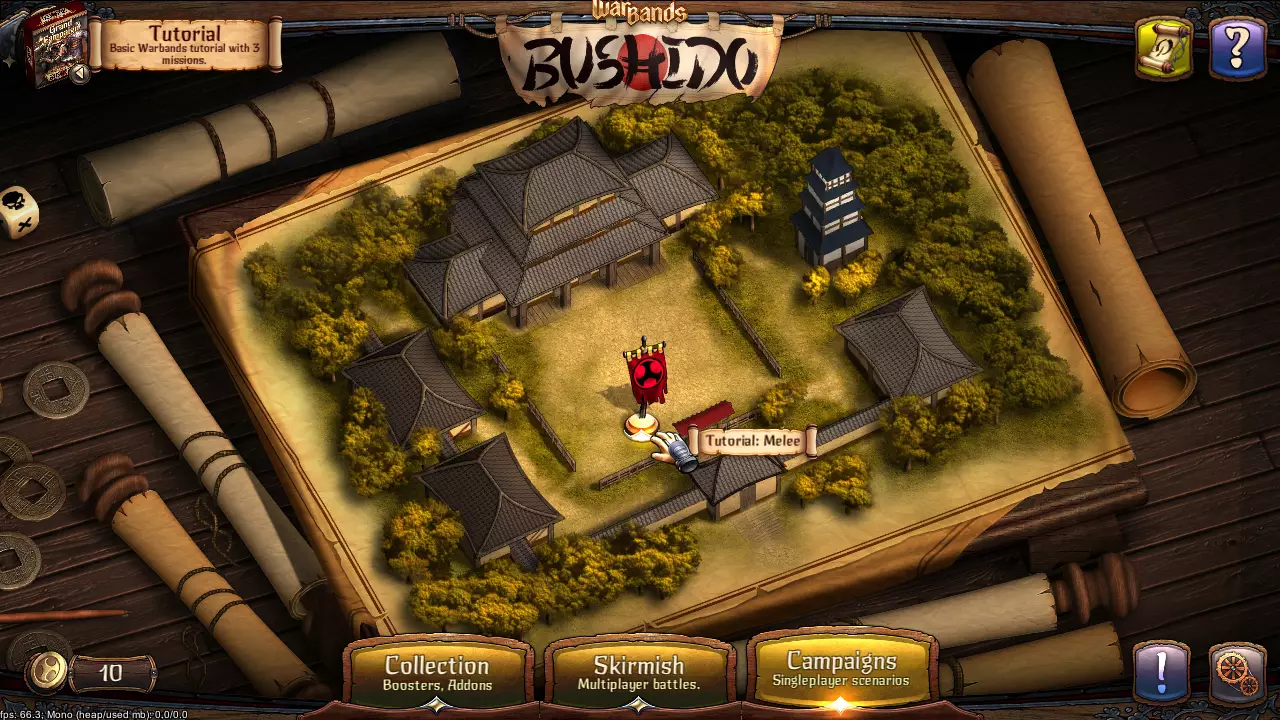Open Collection for boosters and addons

(437, 672)
